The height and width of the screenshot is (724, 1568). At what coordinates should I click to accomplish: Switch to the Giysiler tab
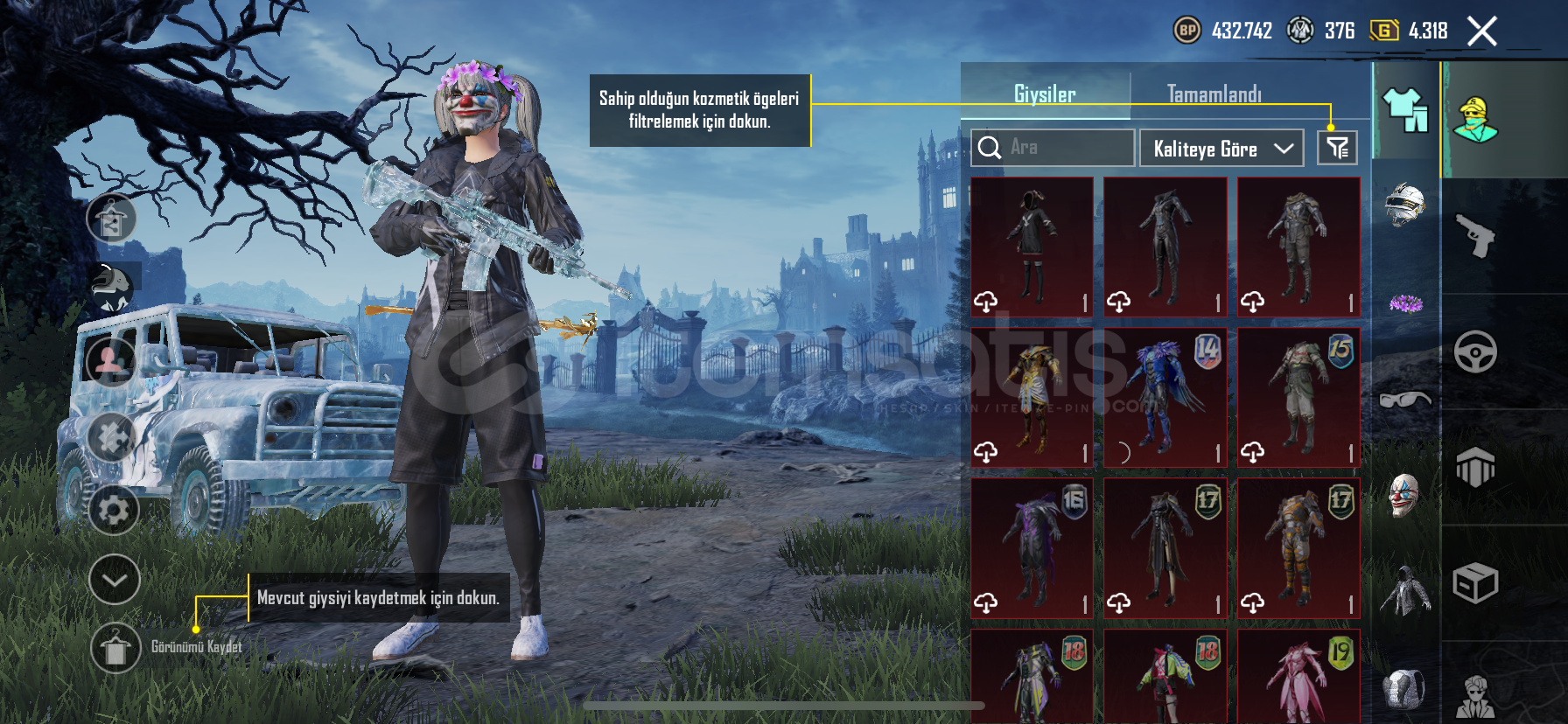tap(1045, 90)
